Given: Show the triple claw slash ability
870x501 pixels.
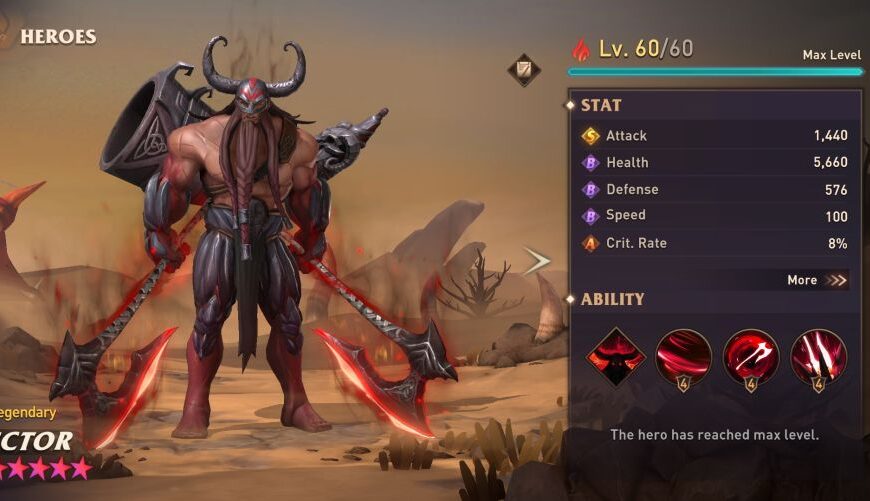Looking at the screenshot, I should 818,356.
